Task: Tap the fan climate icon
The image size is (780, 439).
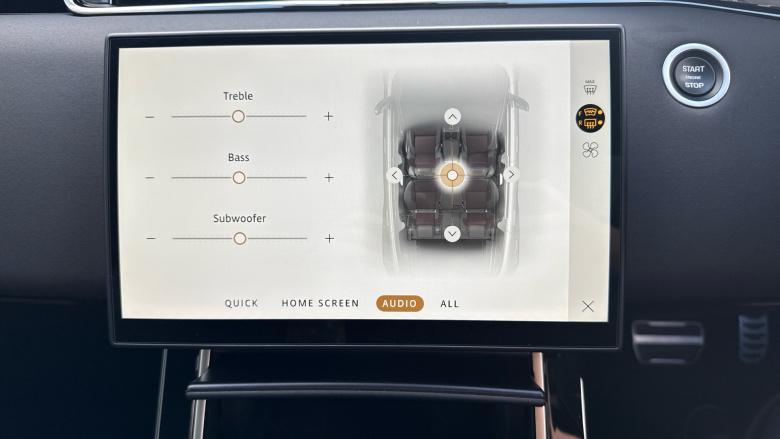Action: 590,150
